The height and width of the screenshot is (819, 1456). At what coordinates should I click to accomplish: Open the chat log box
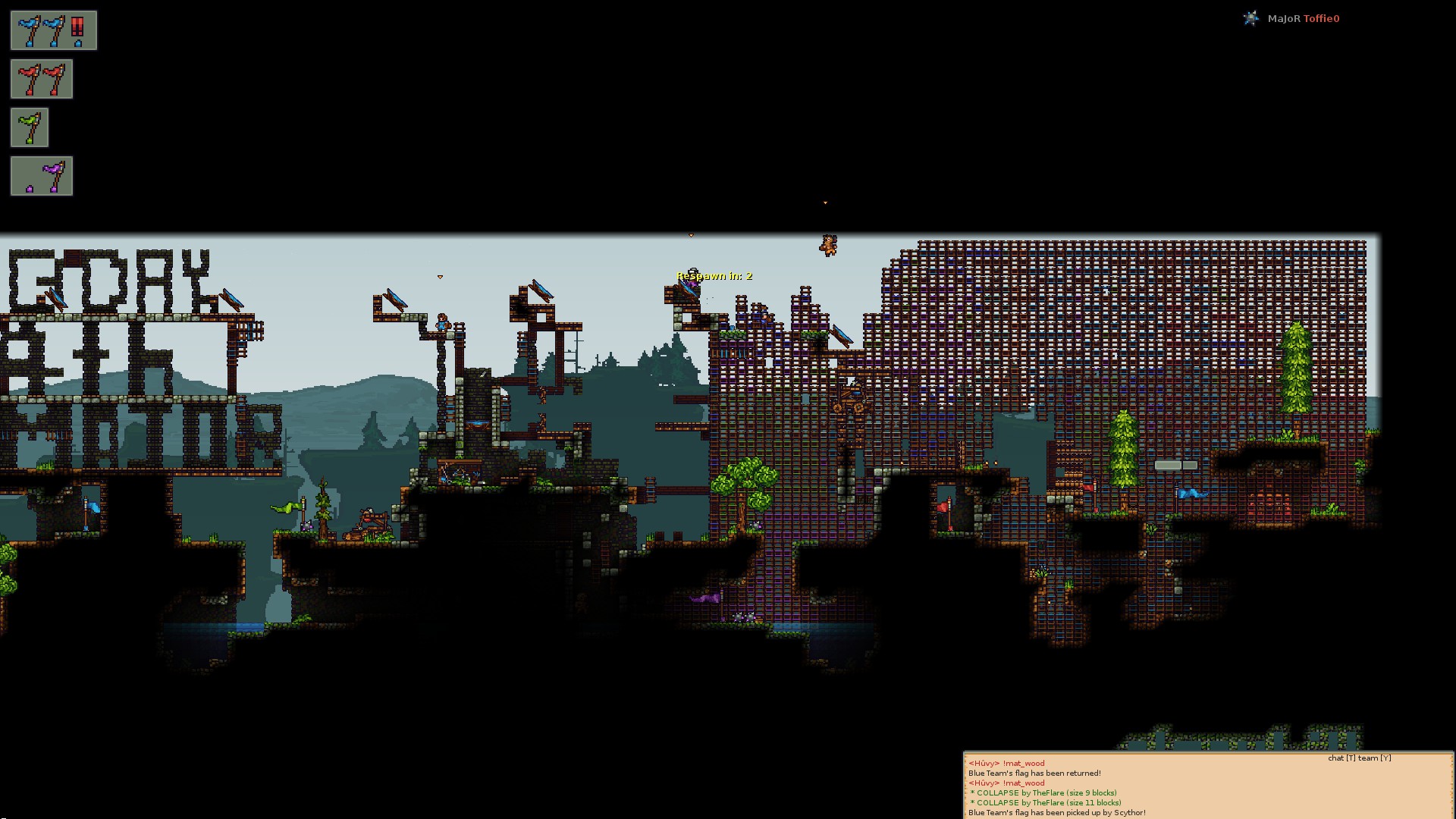pos(1207,787)
